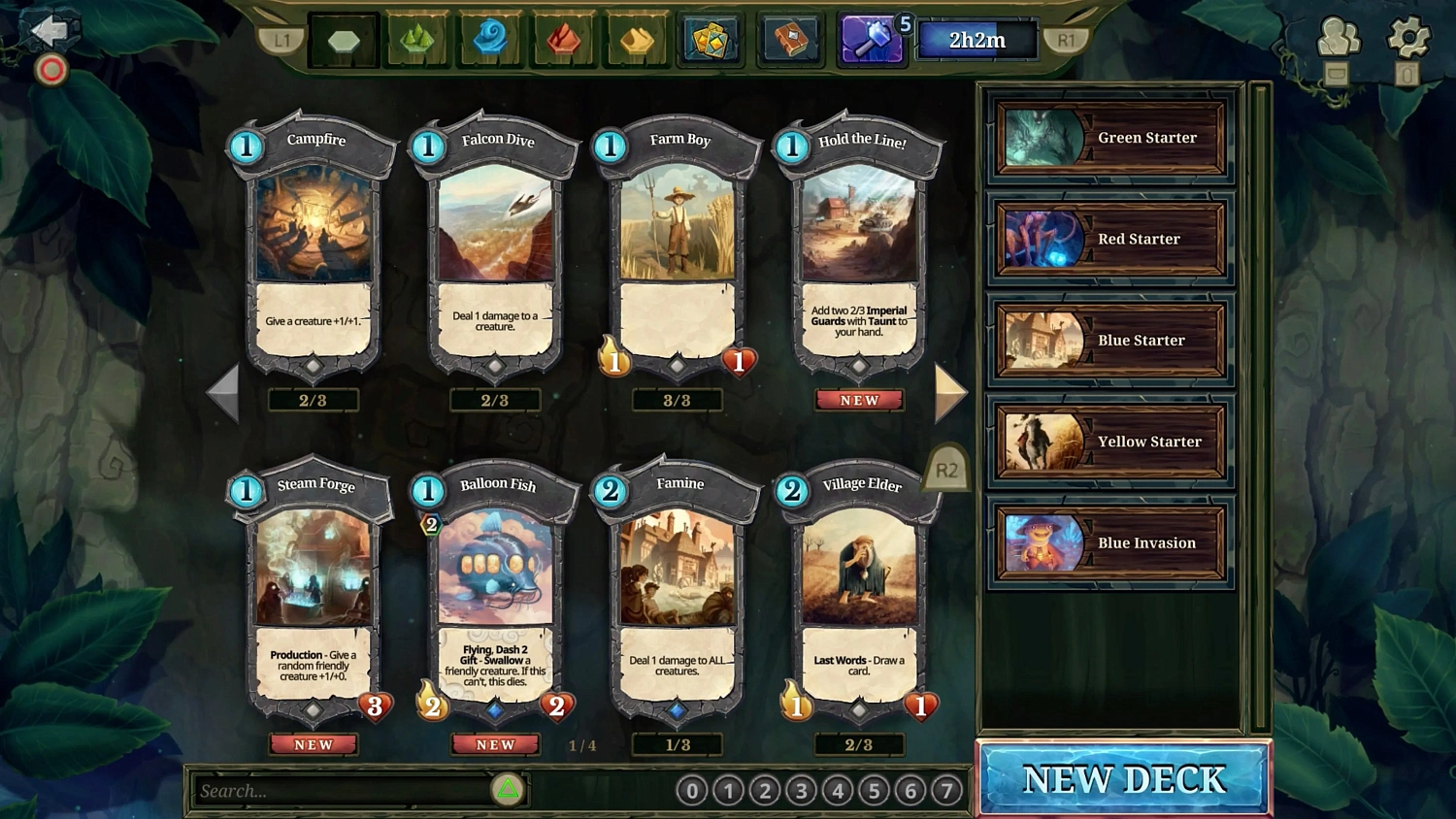Enable the mana cost 3 filter
The image size is (1456, 819).
(800, 791)
